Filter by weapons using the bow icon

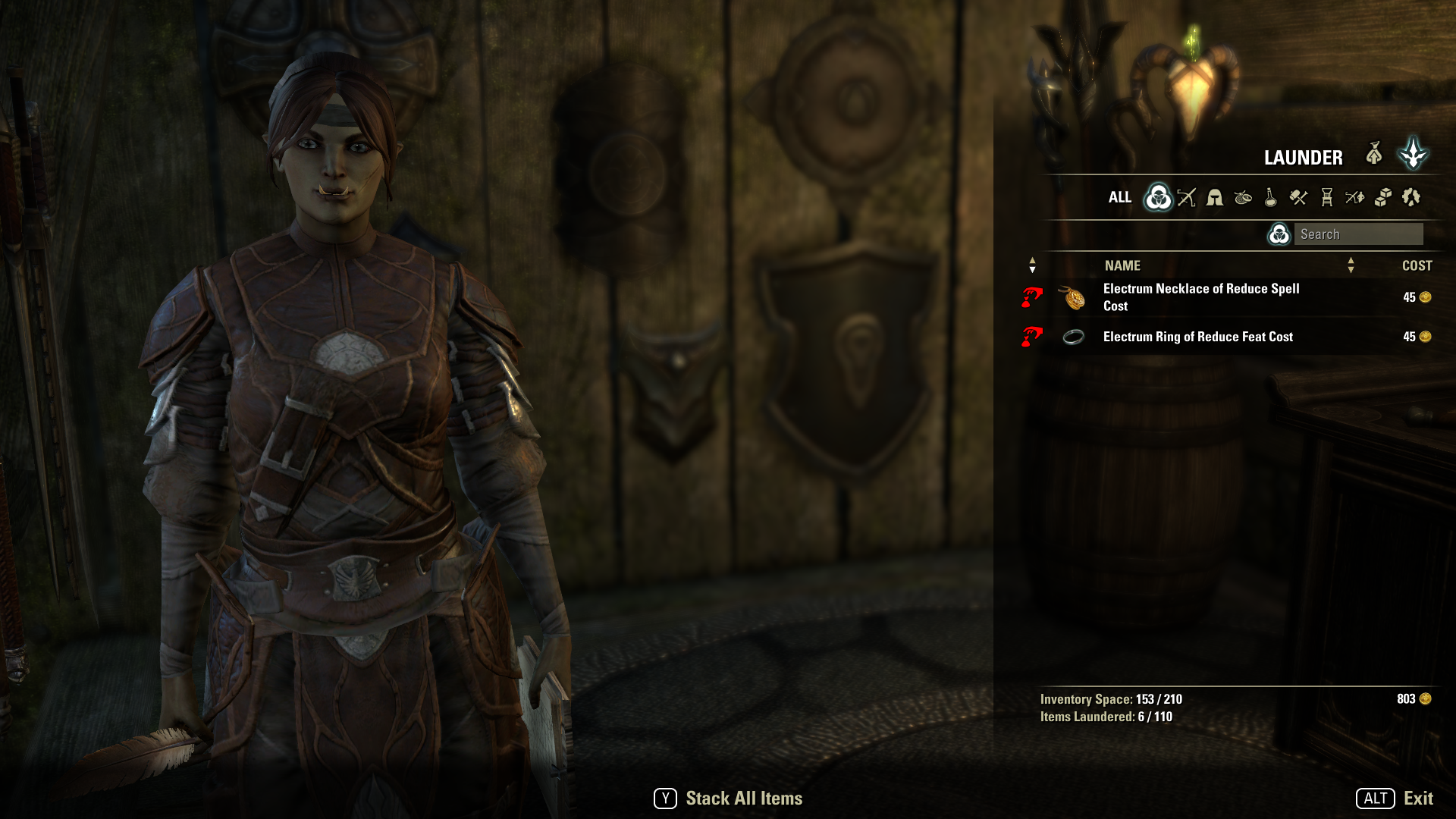1187,198
